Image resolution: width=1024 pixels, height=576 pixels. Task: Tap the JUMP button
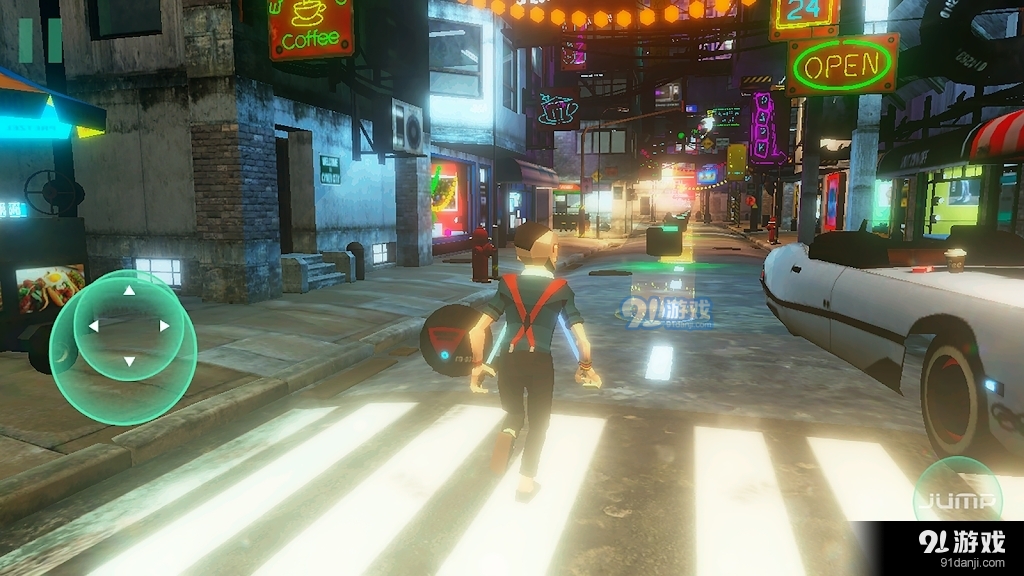[958, 500]
